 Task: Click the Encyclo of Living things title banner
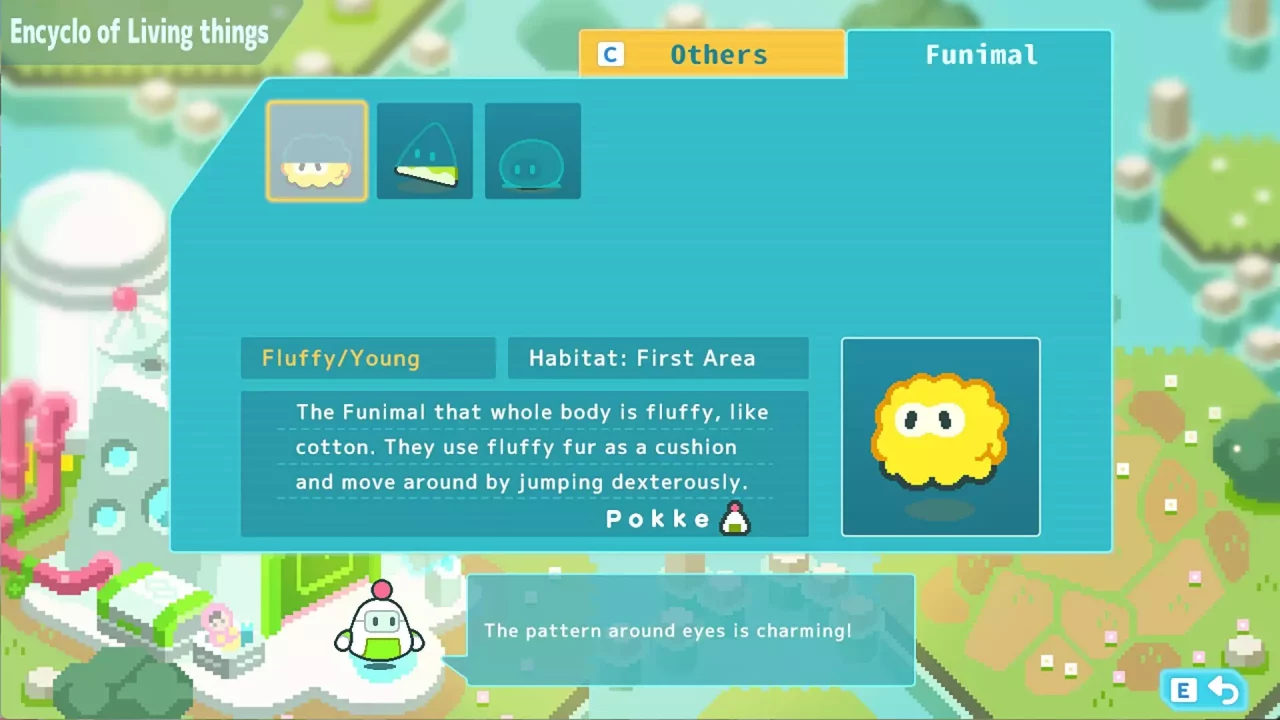(140, 32)
